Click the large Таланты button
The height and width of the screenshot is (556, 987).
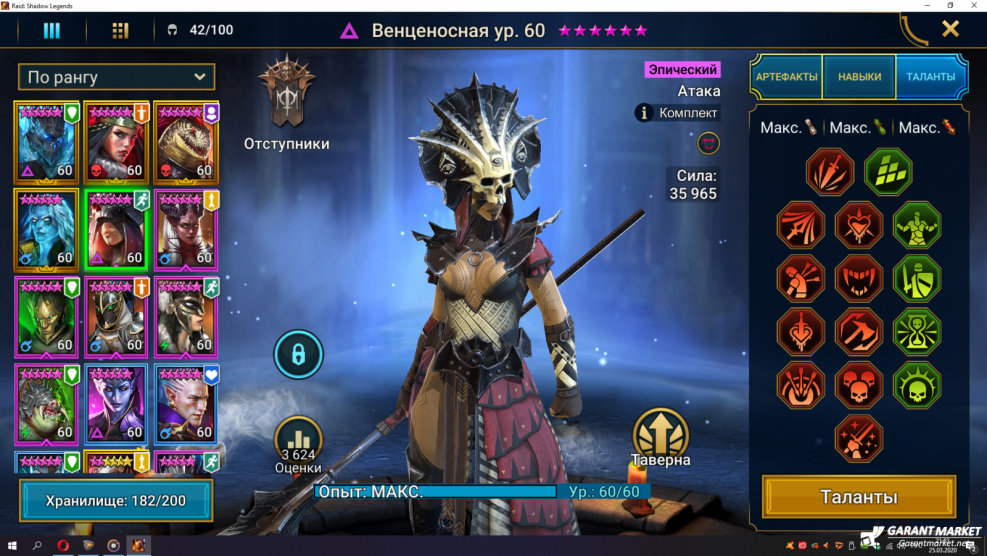point(859,497)
